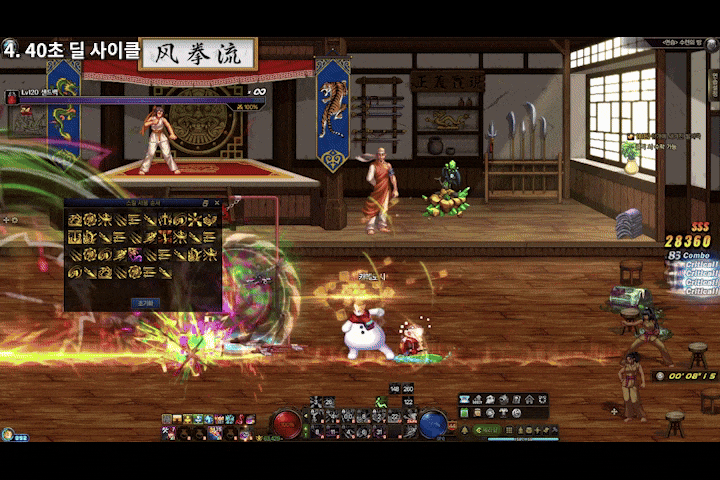Viewport: 720px width, 480px height.
Task: Click the red HP orb
Action: 286,422
